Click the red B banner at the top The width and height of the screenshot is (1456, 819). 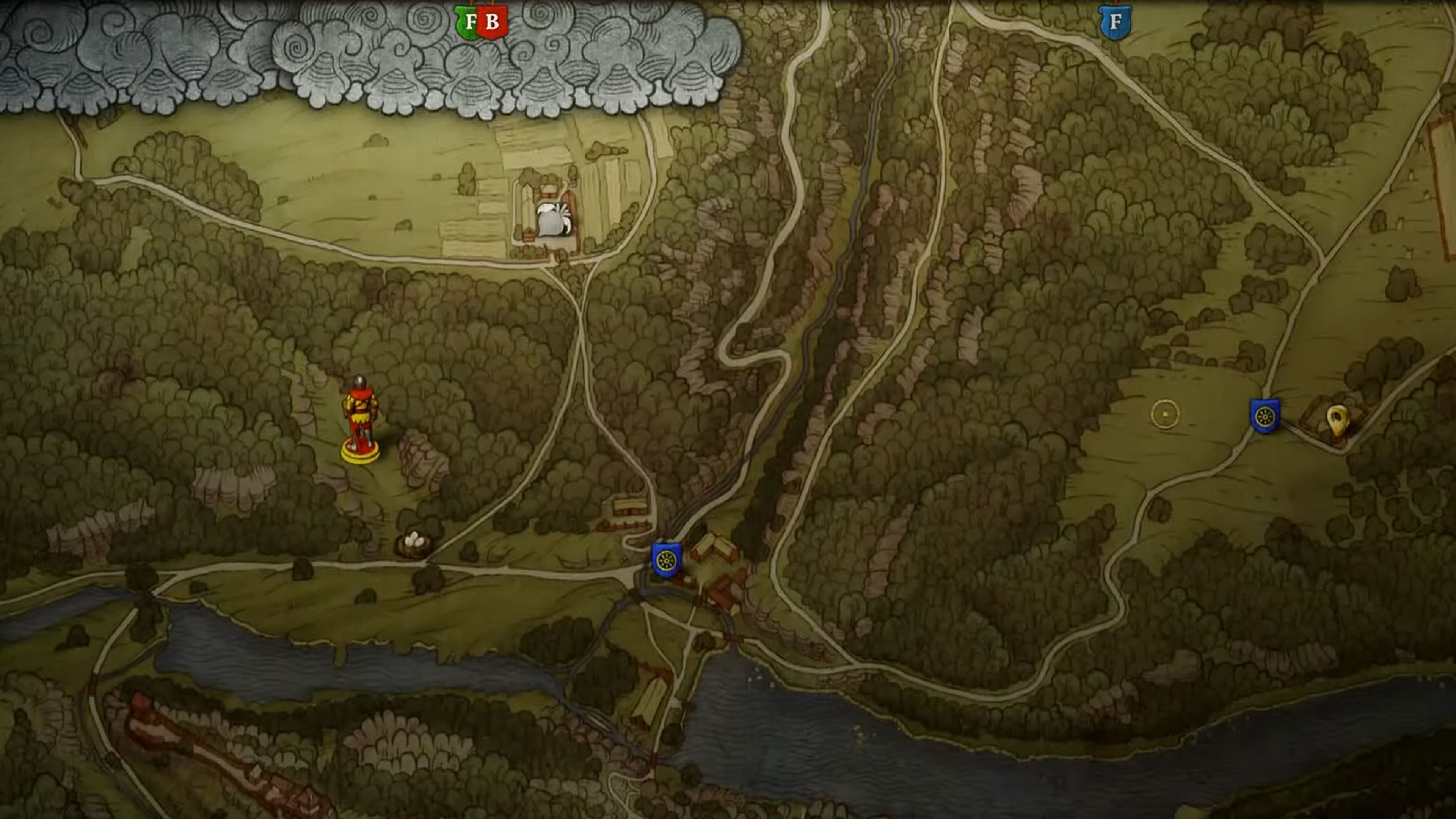point(493,20)
